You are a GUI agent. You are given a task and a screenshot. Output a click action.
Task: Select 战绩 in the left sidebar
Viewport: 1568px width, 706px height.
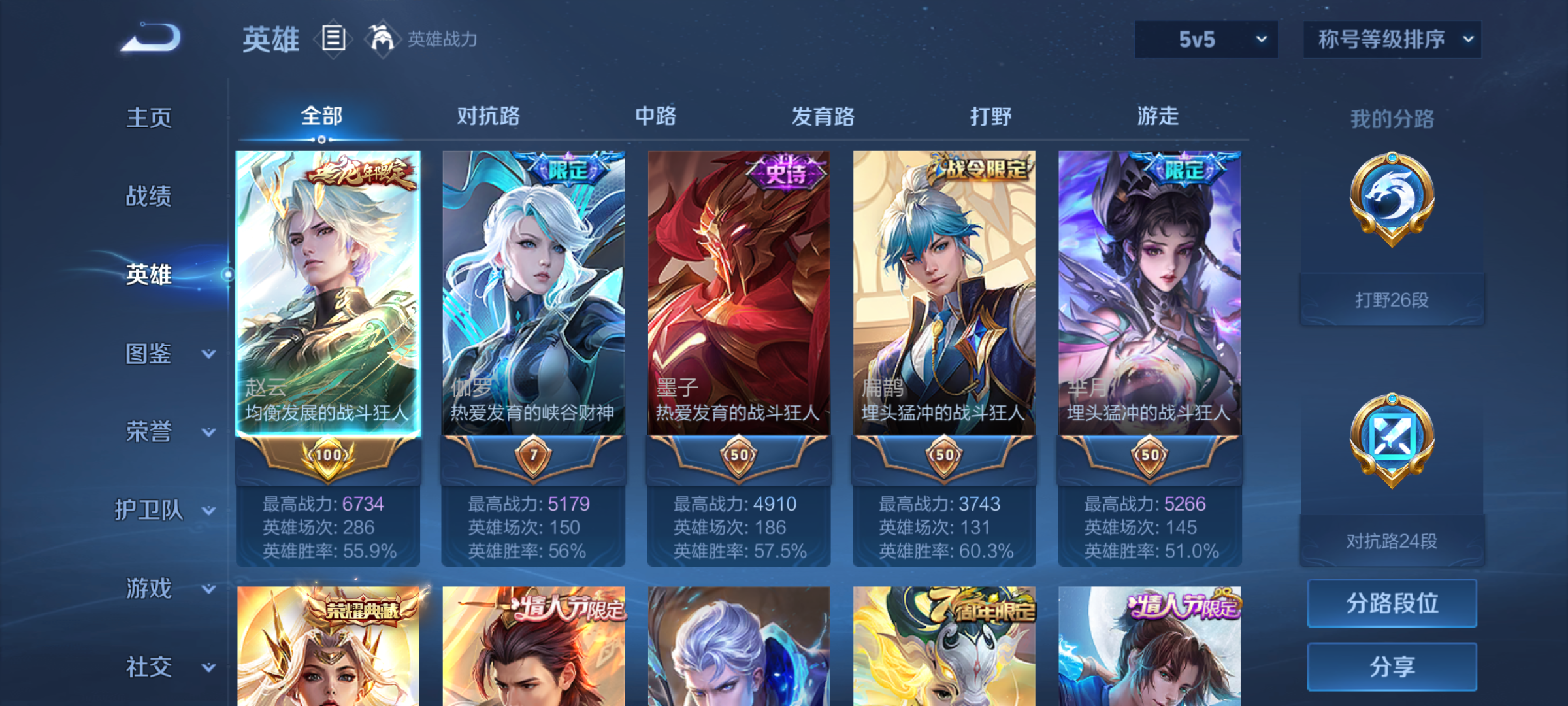[148, 196]
